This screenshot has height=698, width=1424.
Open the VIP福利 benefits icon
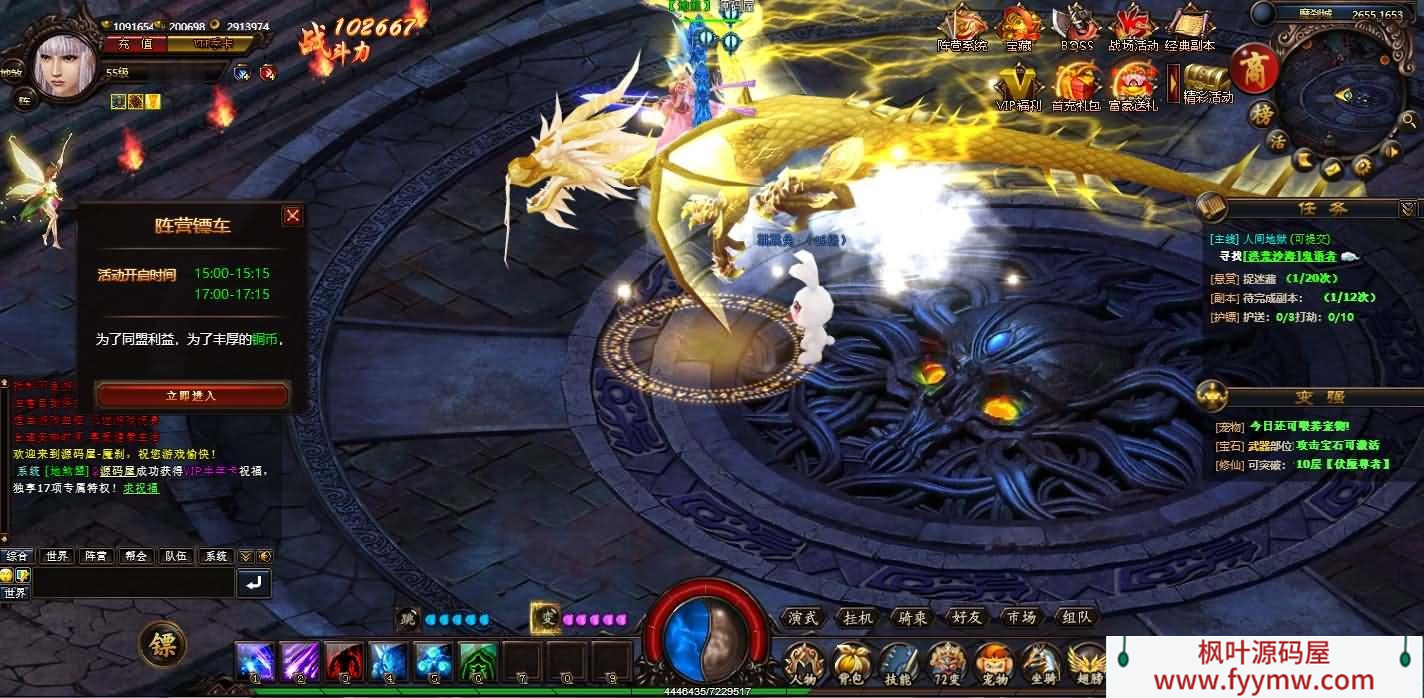[x=1019, y=84]
